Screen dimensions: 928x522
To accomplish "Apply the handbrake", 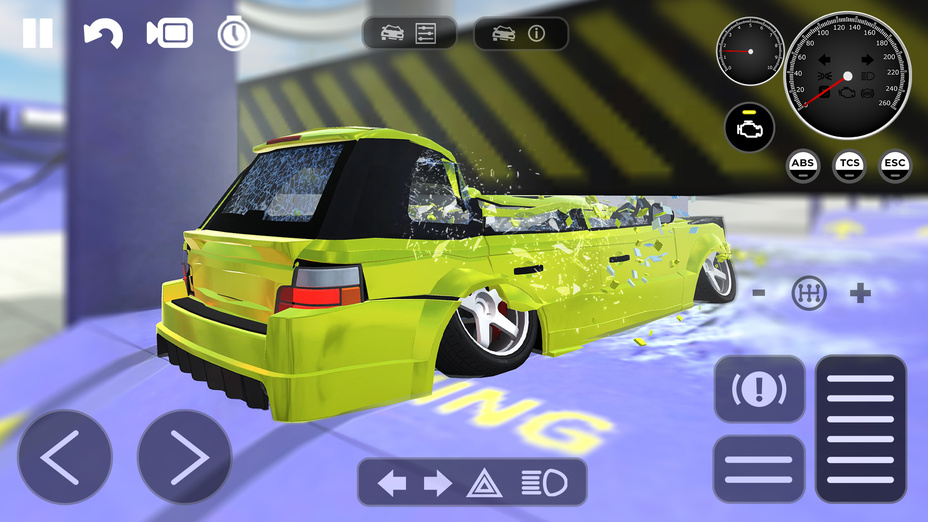I will [x=759, y=389].
